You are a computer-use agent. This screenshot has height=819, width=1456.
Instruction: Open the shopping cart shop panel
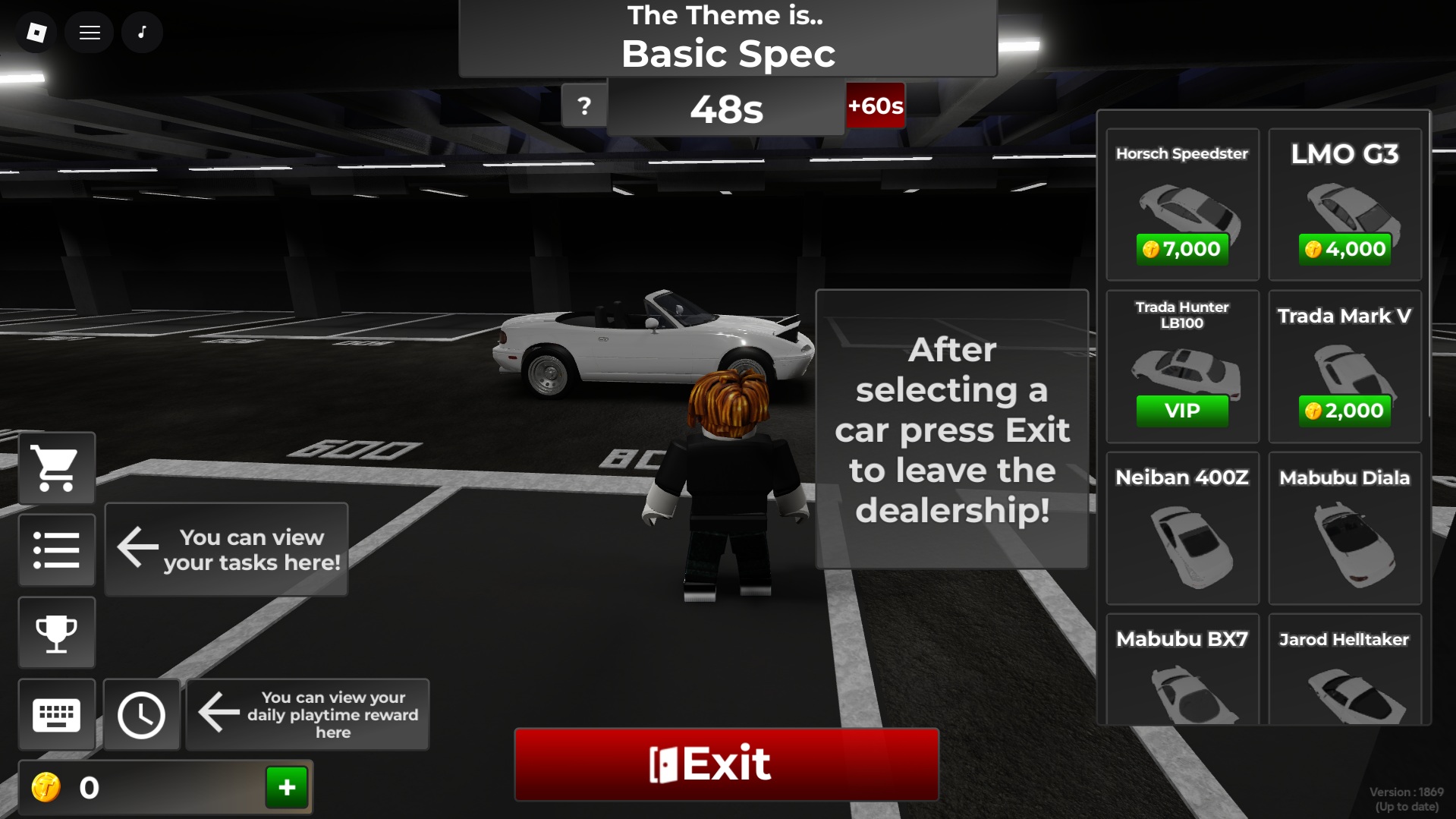(56, 468)
